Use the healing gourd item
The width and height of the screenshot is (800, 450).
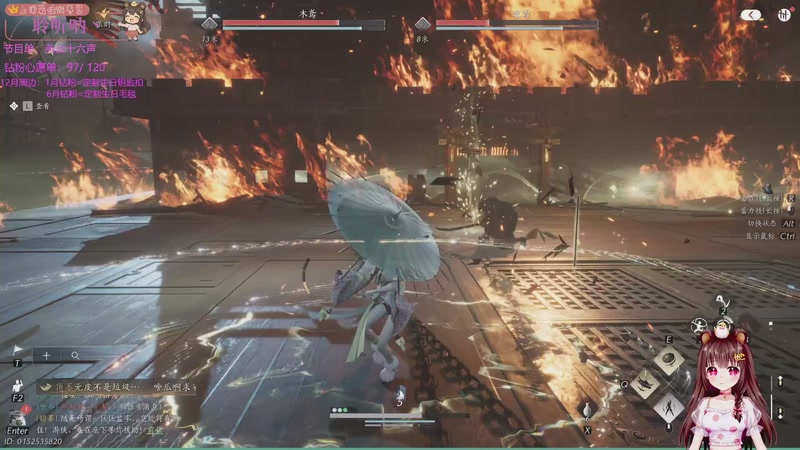pyautogui.click(x=587, y=409)
